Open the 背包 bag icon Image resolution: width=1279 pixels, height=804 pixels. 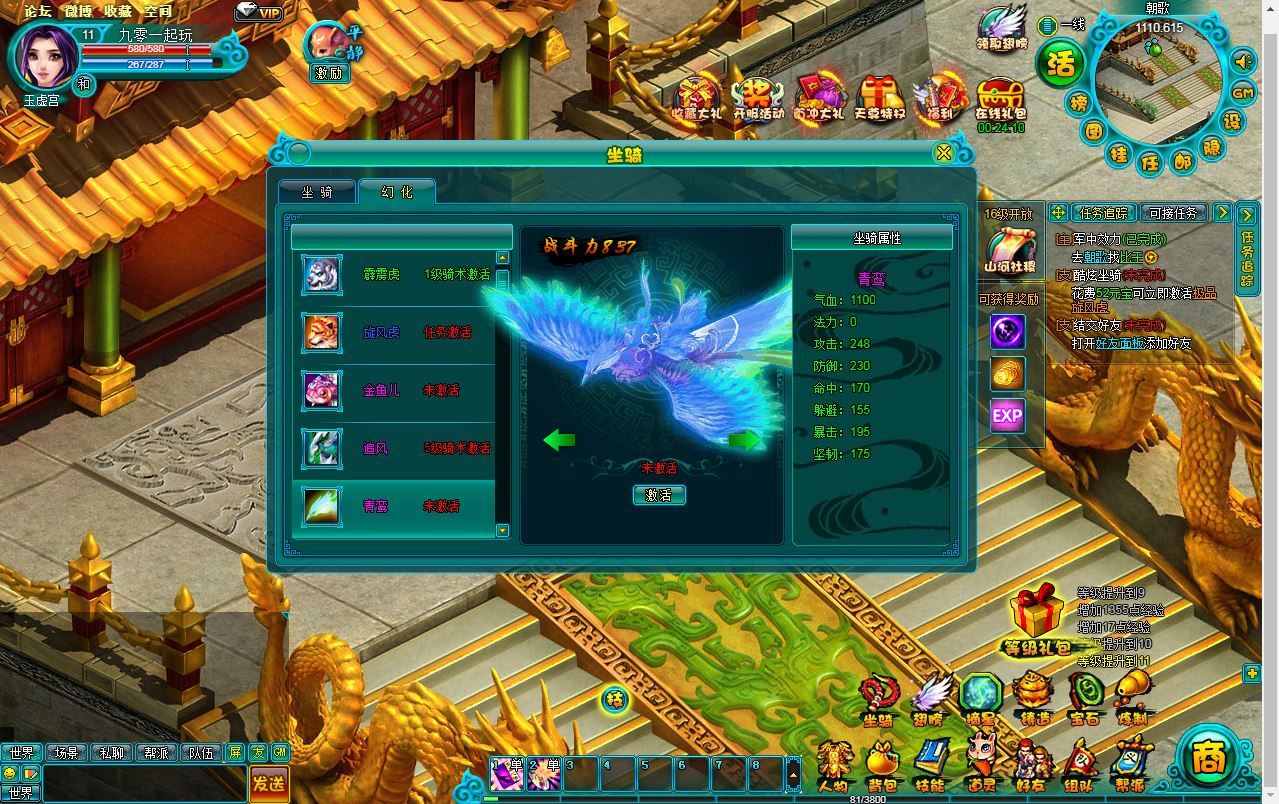click(x=882, y=766)
